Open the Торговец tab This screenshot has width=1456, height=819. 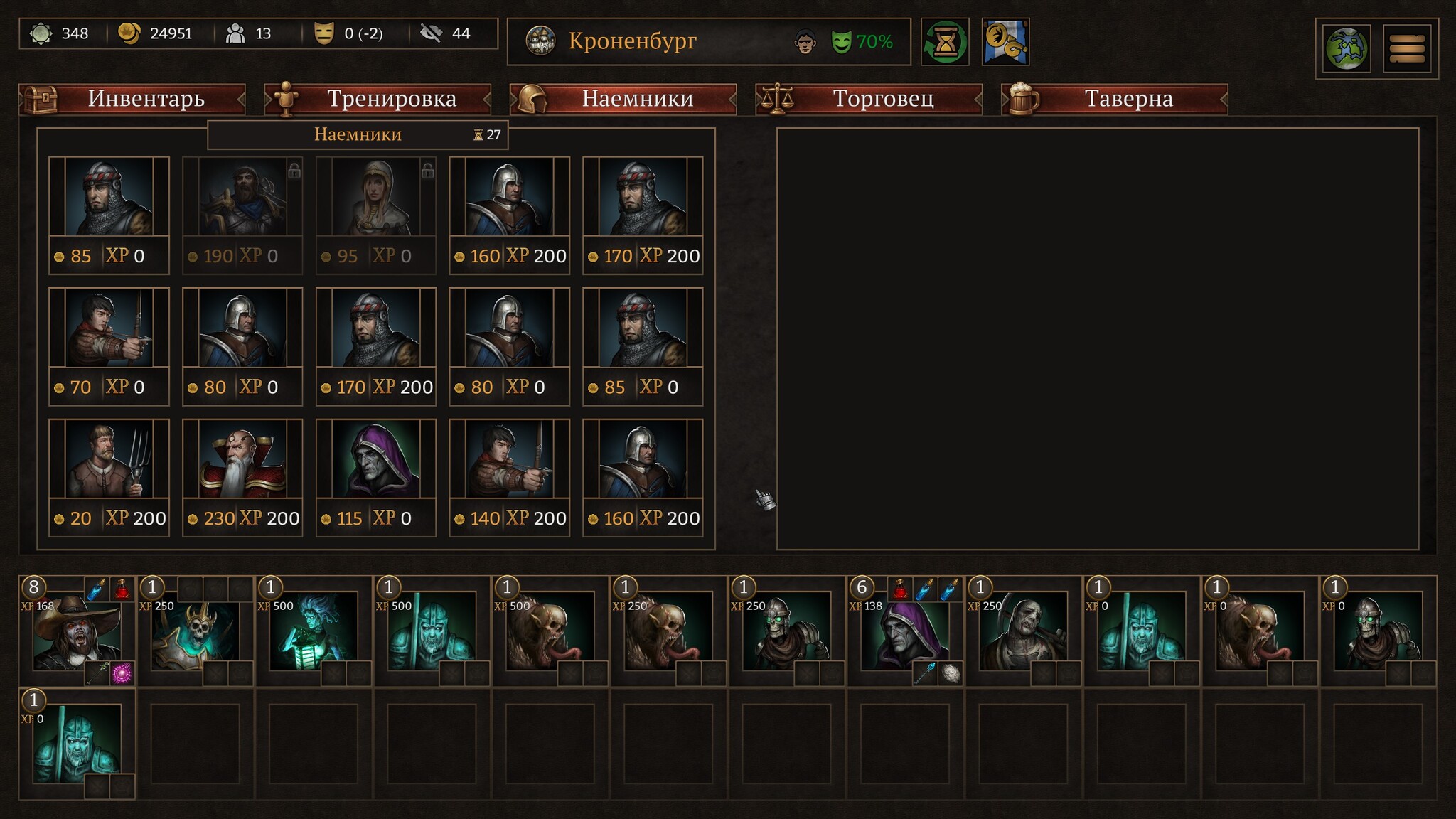click(x=869, y=99)
